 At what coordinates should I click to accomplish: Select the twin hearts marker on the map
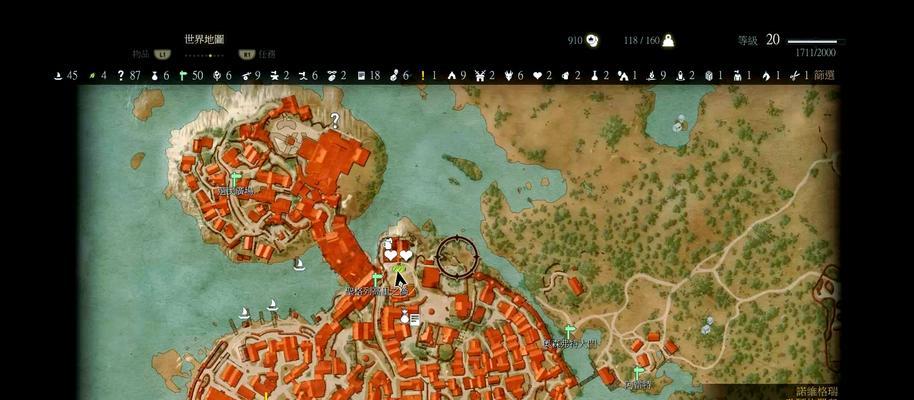[x=398, y=256]
